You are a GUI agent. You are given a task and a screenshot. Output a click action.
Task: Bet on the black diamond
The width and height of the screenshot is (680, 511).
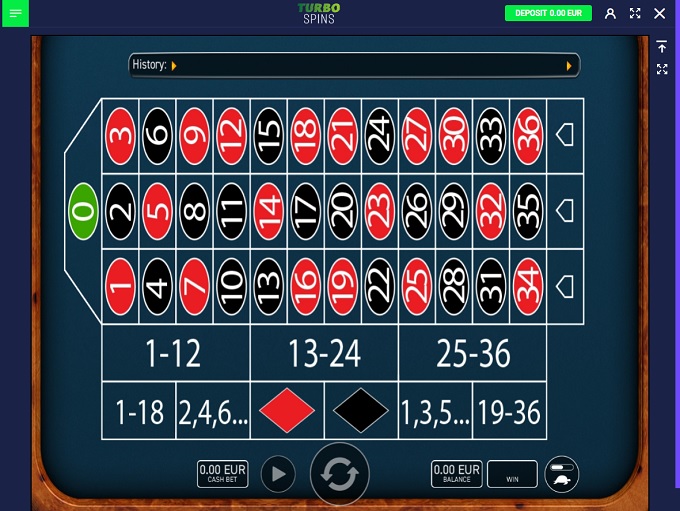[361, 411]
